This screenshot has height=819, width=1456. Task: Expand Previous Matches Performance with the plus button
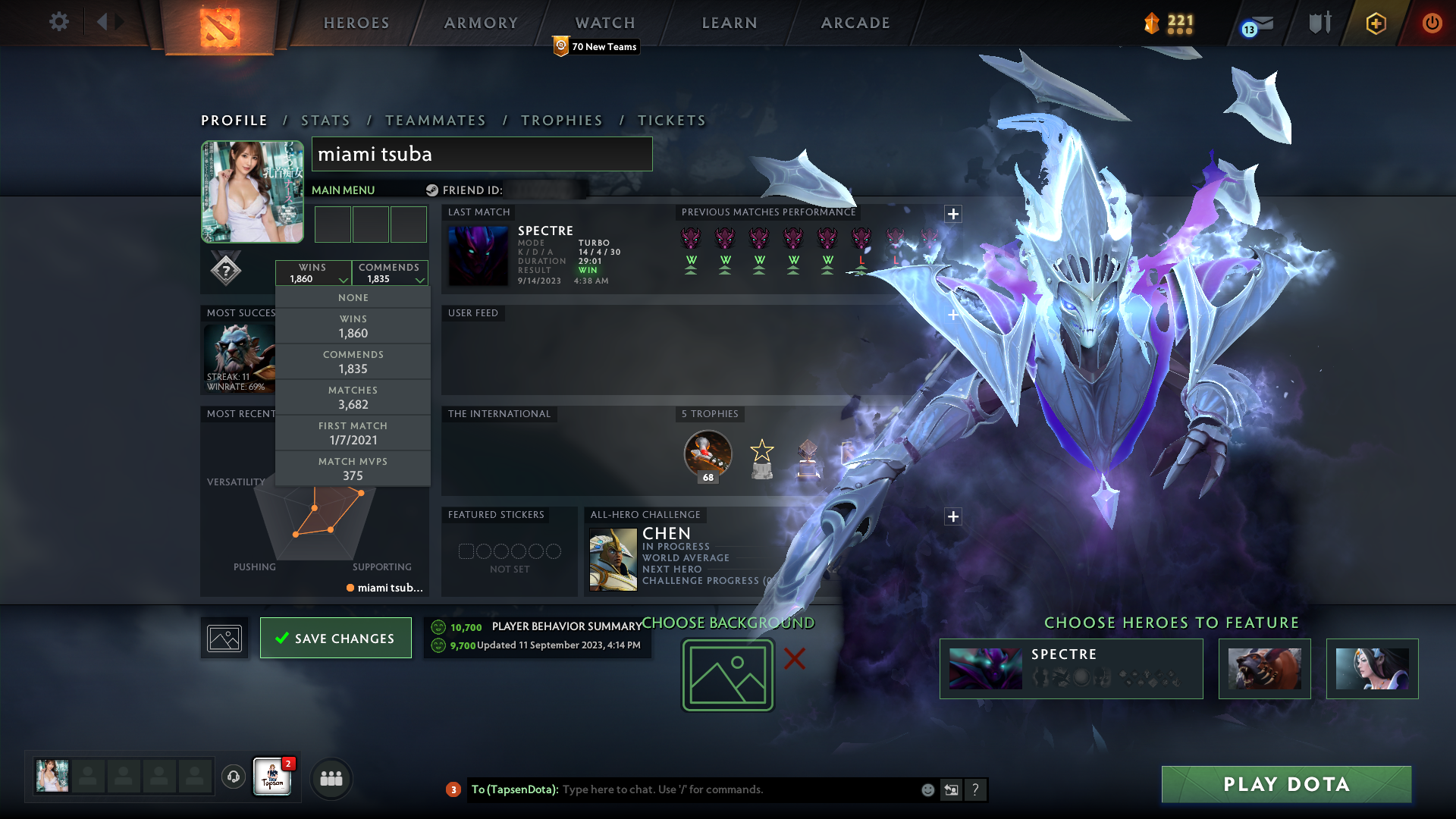coord(953,213)
